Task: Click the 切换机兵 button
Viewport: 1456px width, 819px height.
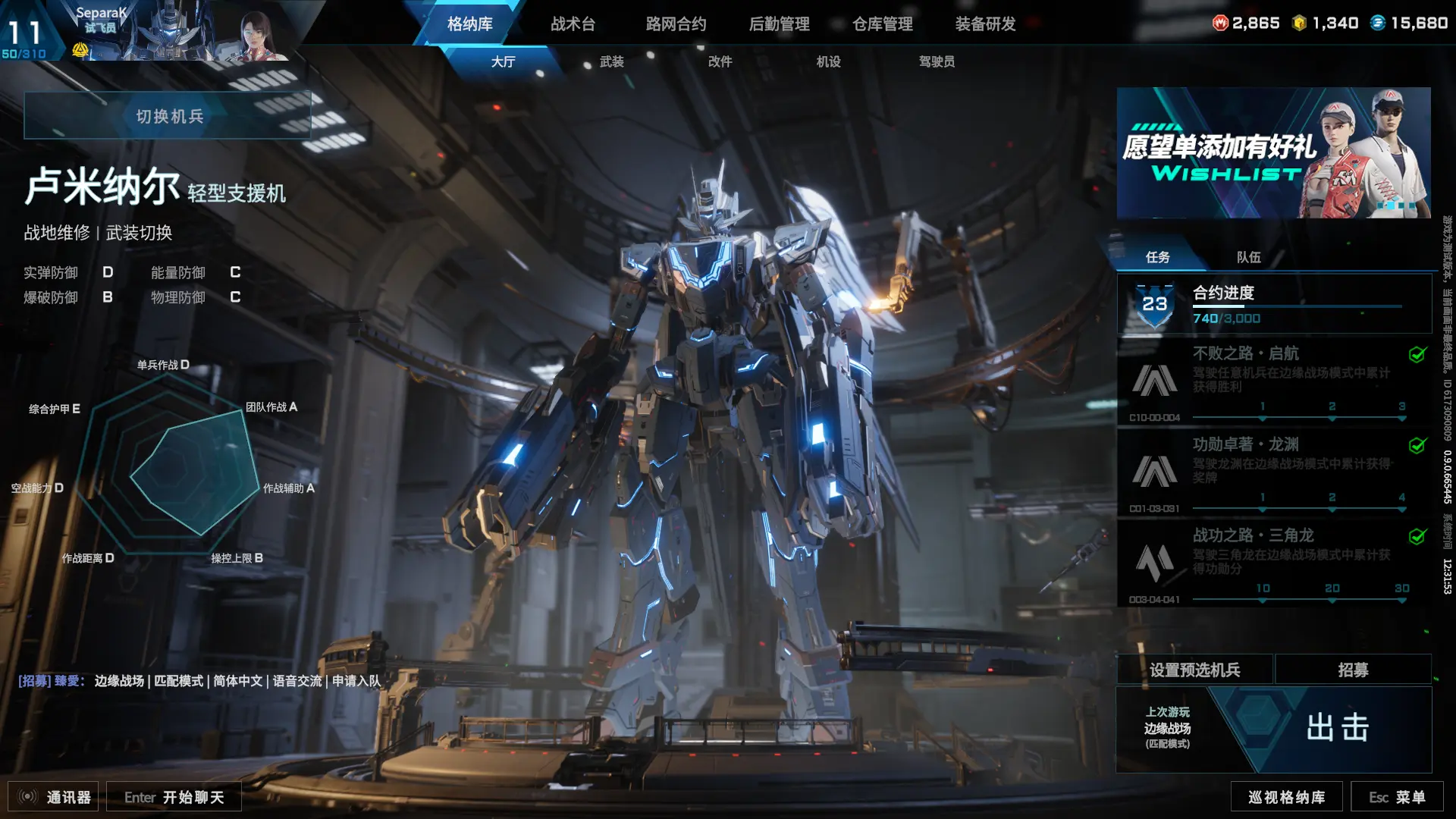Action: point(168,116)
